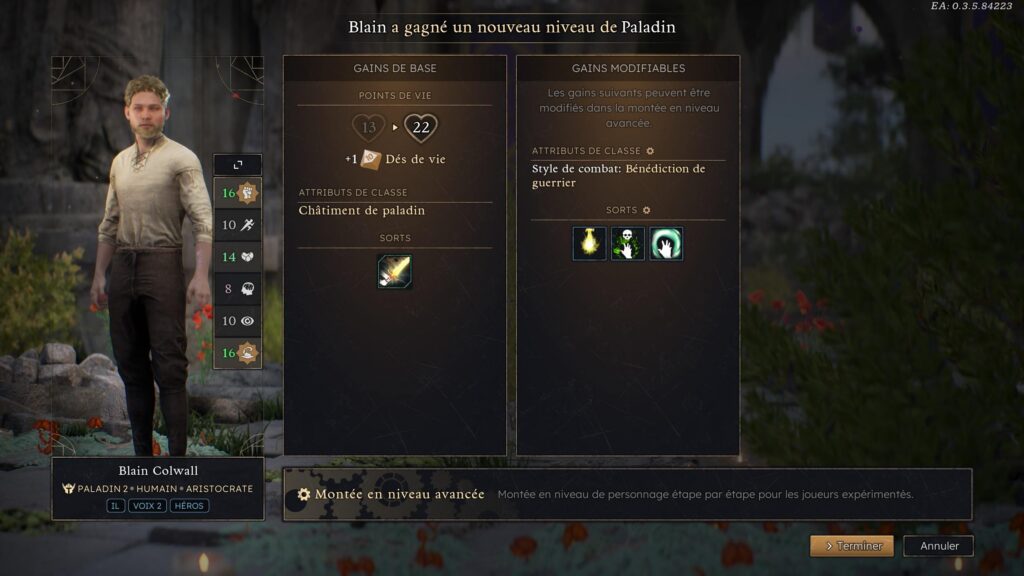This screenshot has height=576, width=1024.
Task: Click the Châtiment de paladin class feature
Action: [362, 210]
